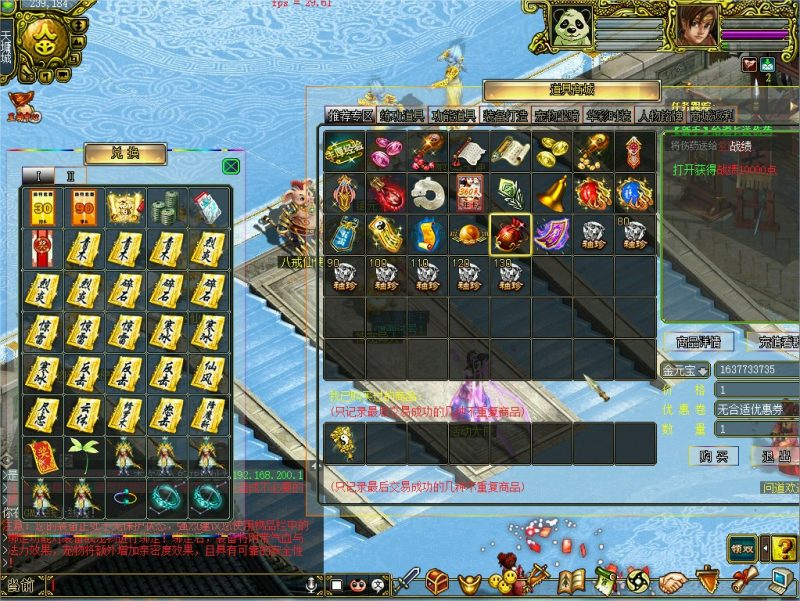This screenshot has height=601, width=800.
Task: Click the 购买 buy button
Action: 713,456
